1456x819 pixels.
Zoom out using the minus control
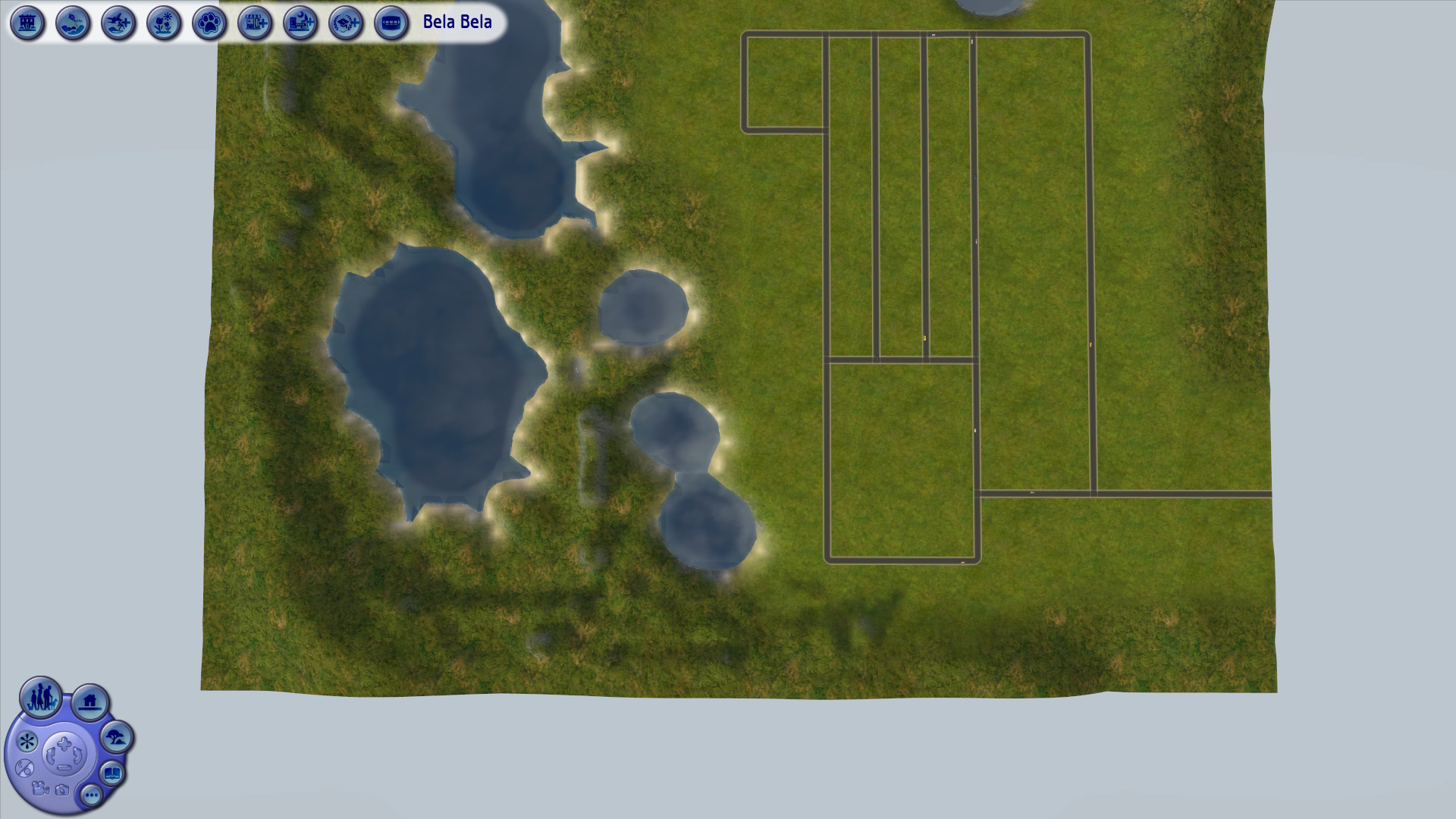64,767
